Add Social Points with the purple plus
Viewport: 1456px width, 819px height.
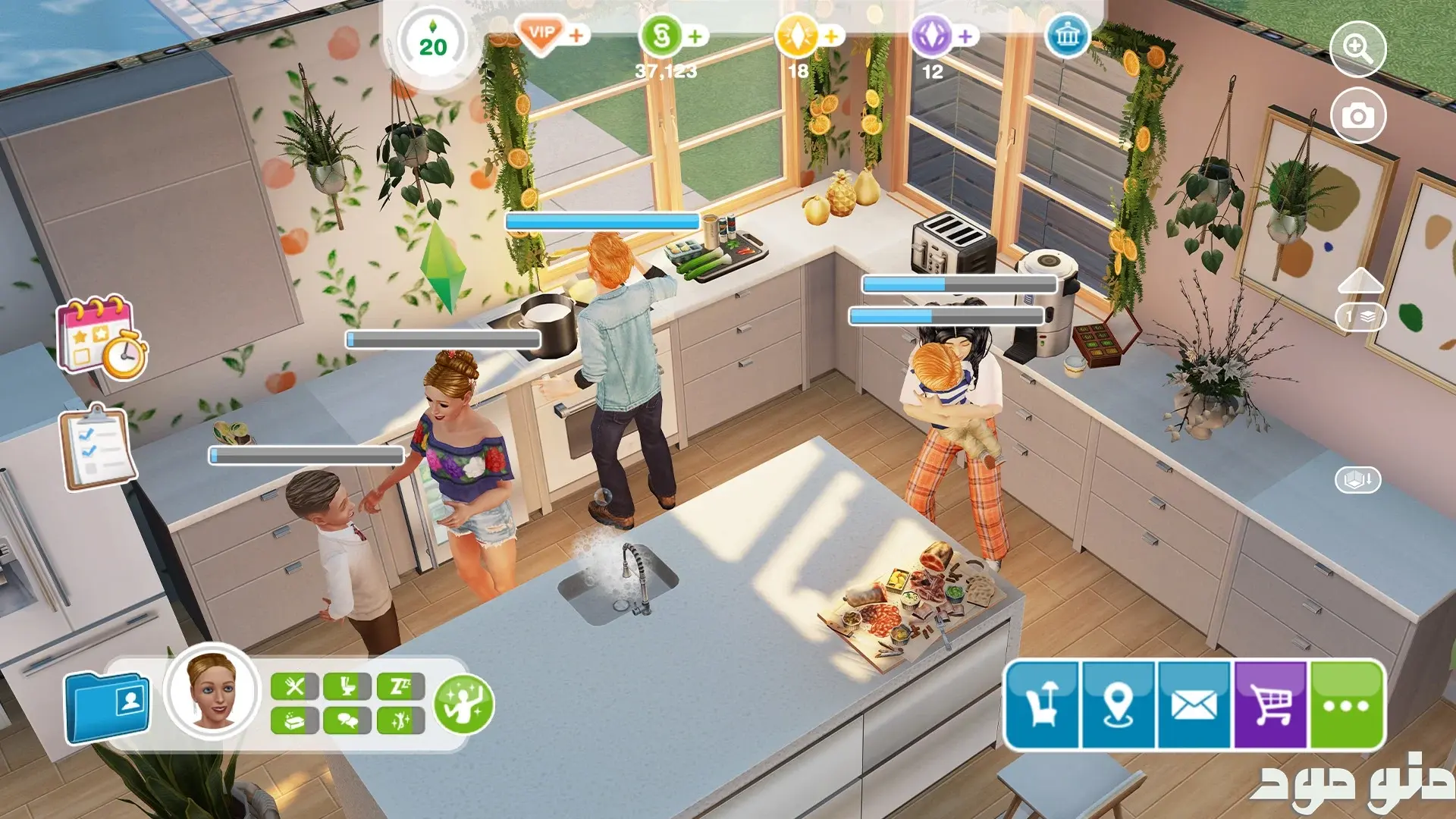click(965, 36)
